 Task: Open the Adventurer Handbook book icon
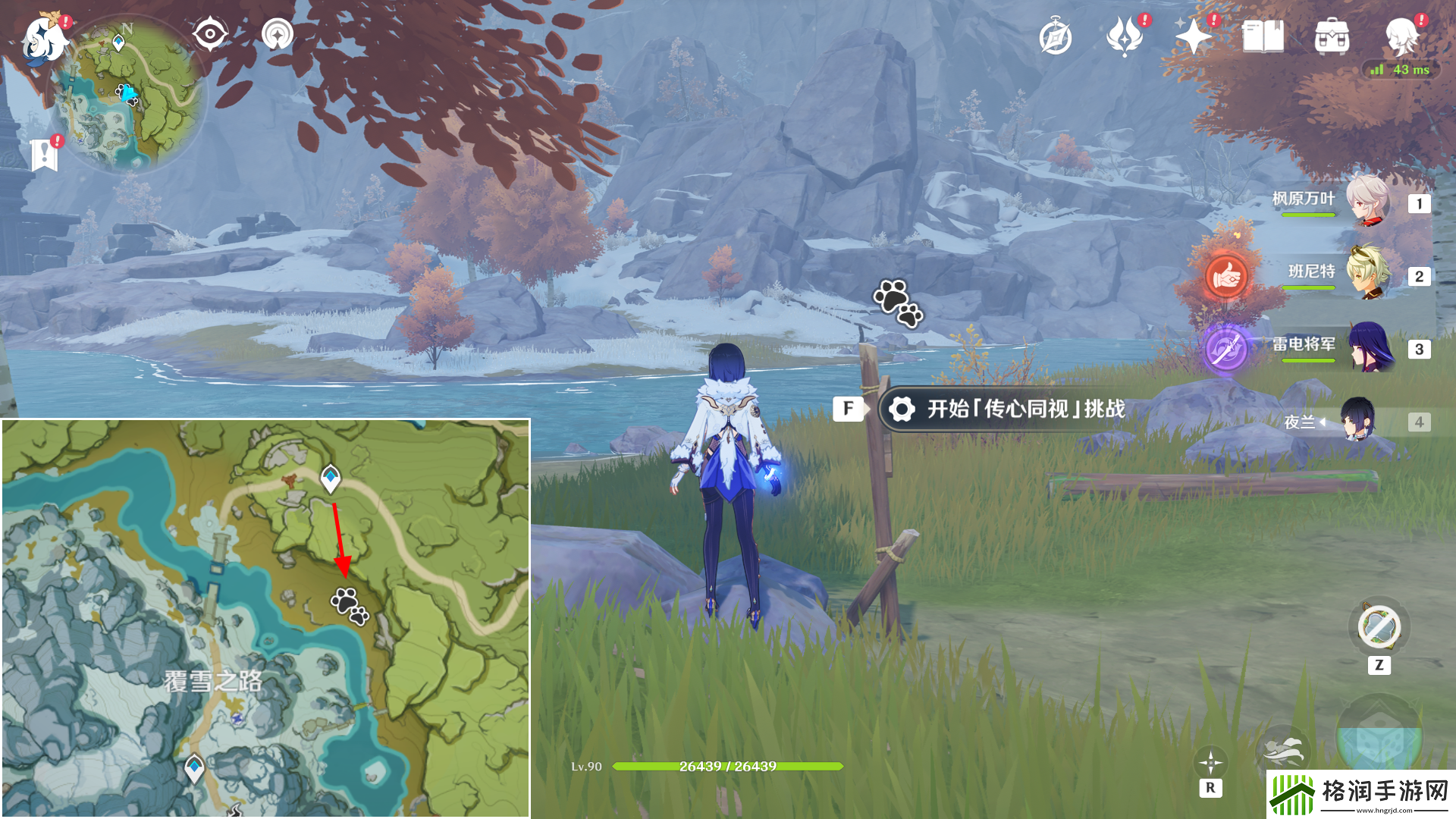pyautogui.click(x=1263, y=36)
